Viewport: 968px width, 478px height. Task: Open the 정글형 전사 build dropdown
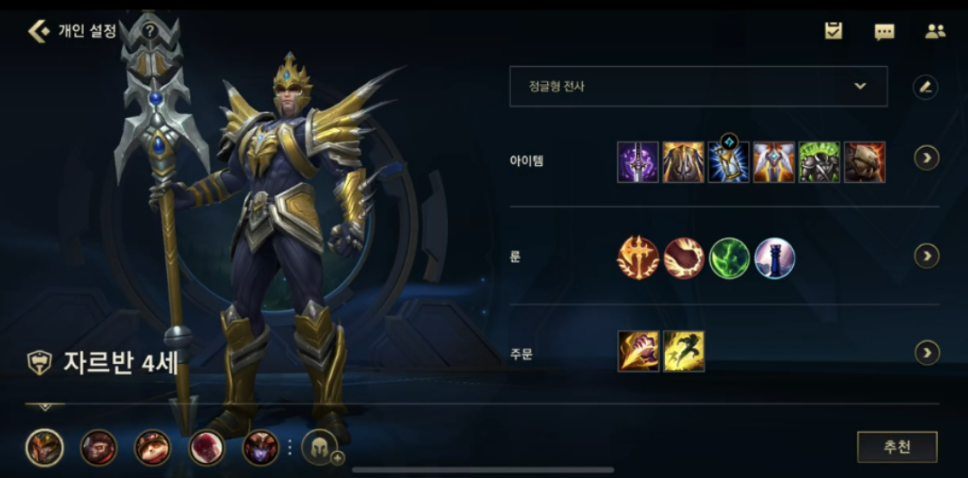point(698,87)
